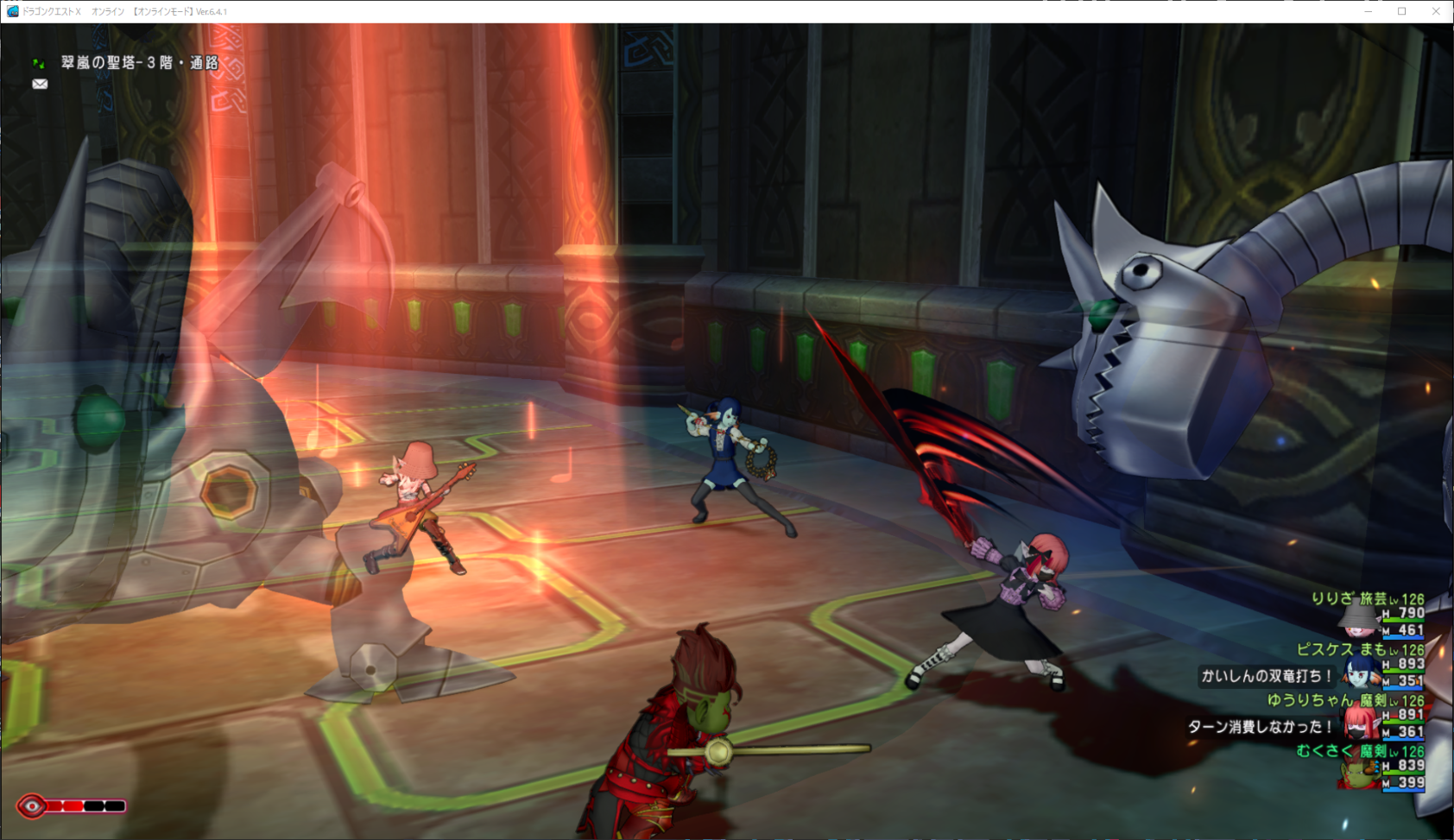Screen dimensions: 1454x840
Task: Select party member りりざ in party list
Action: (x=1334, y=599)
